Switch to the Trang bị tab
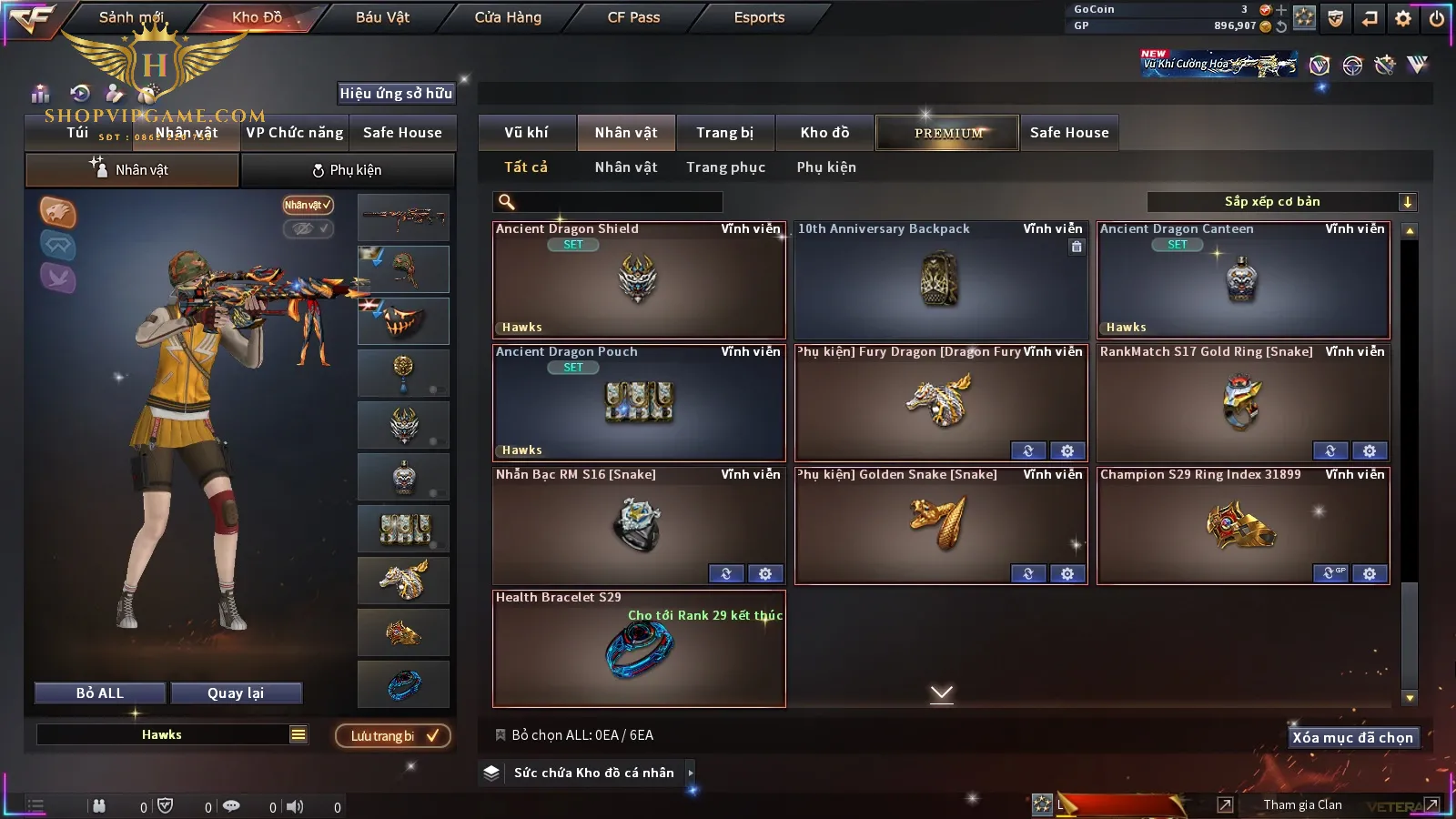Image resolution: width=1456 pixels, height=819 pixels. click(724, 133)
